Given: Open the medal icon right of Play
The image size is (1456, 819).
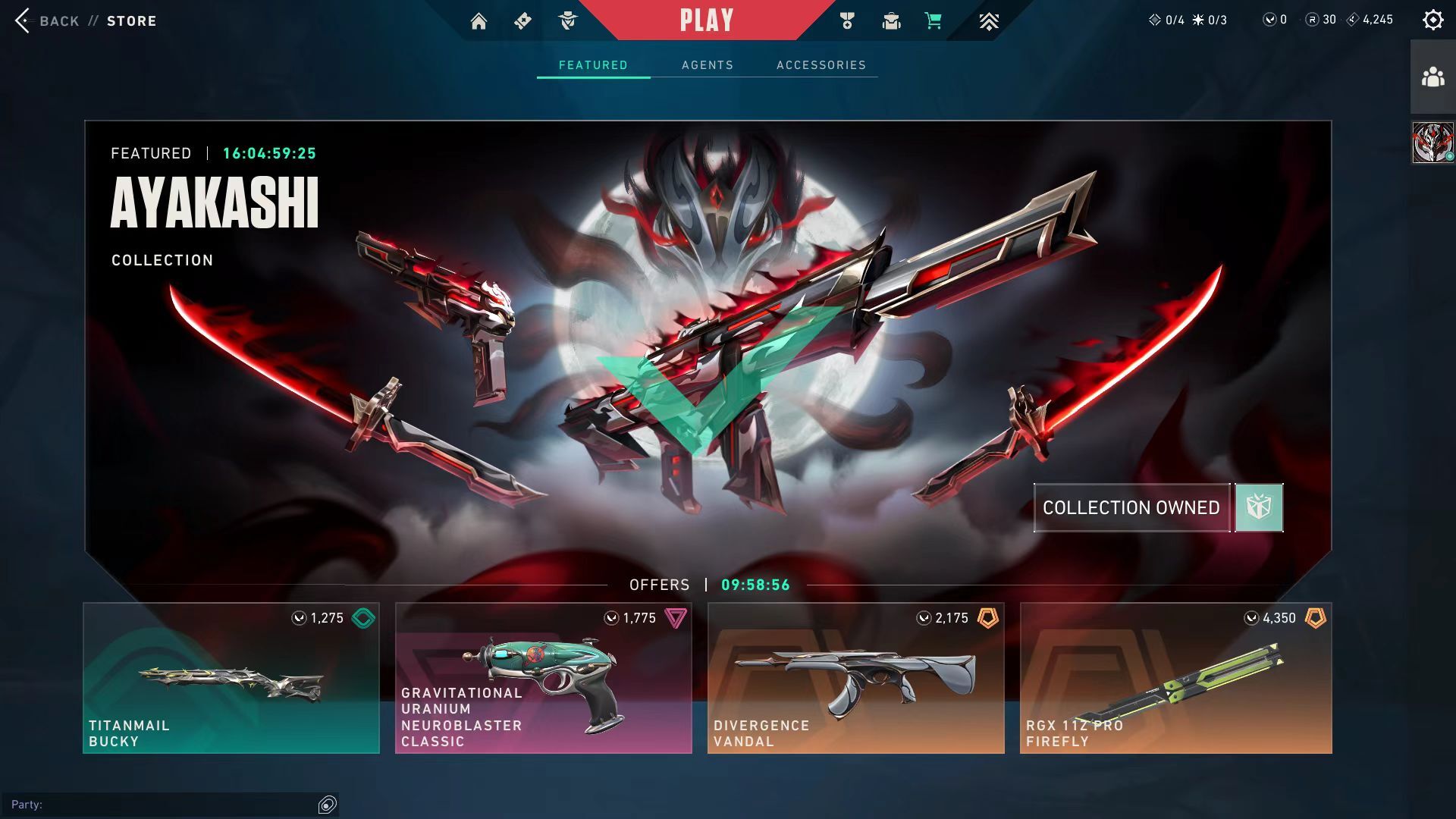Looking at the screenshot, I should 847,21.
